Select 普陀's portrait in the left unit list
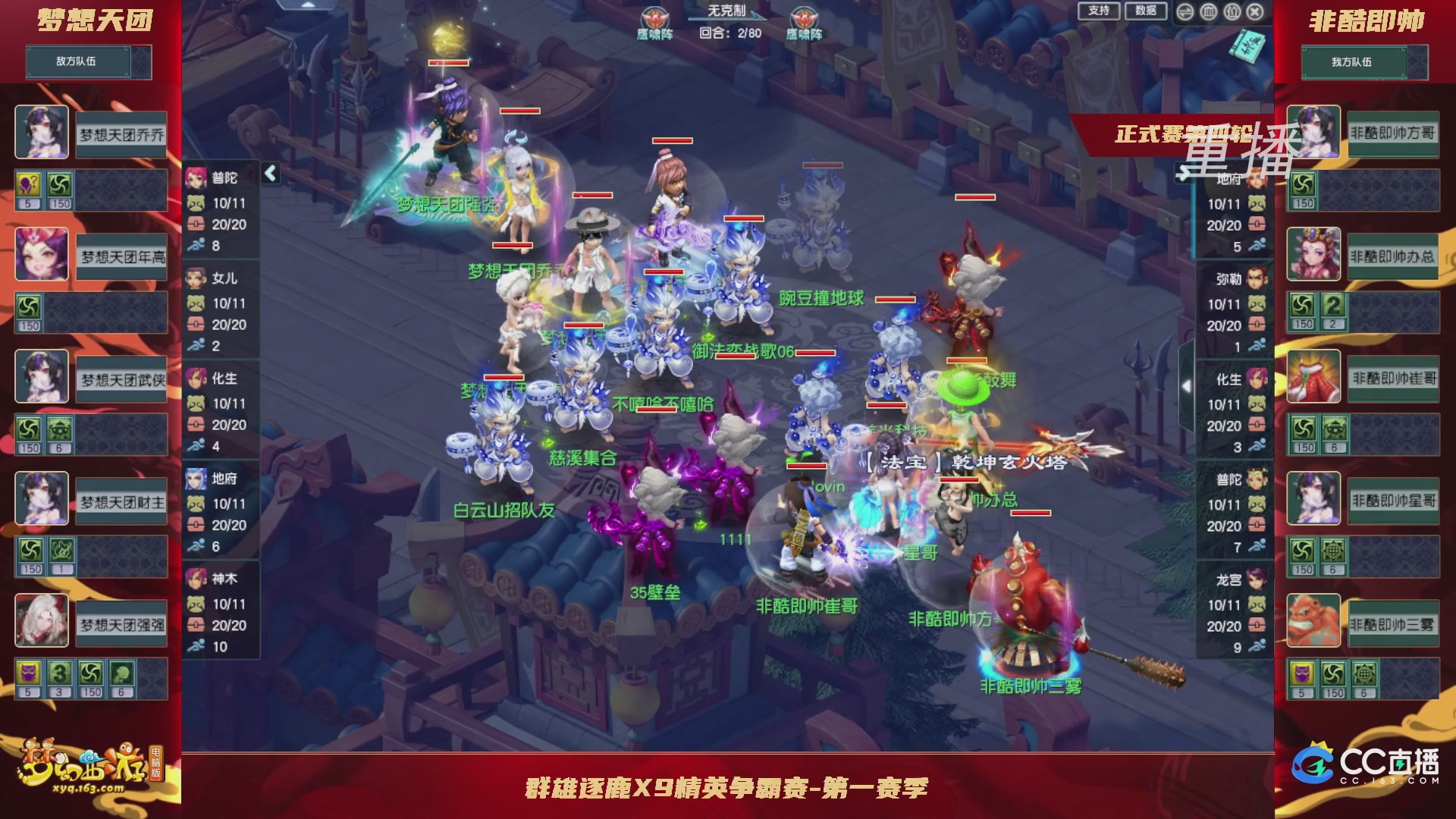This screenshot has width=1456, height=819. [x=196, y=180]
